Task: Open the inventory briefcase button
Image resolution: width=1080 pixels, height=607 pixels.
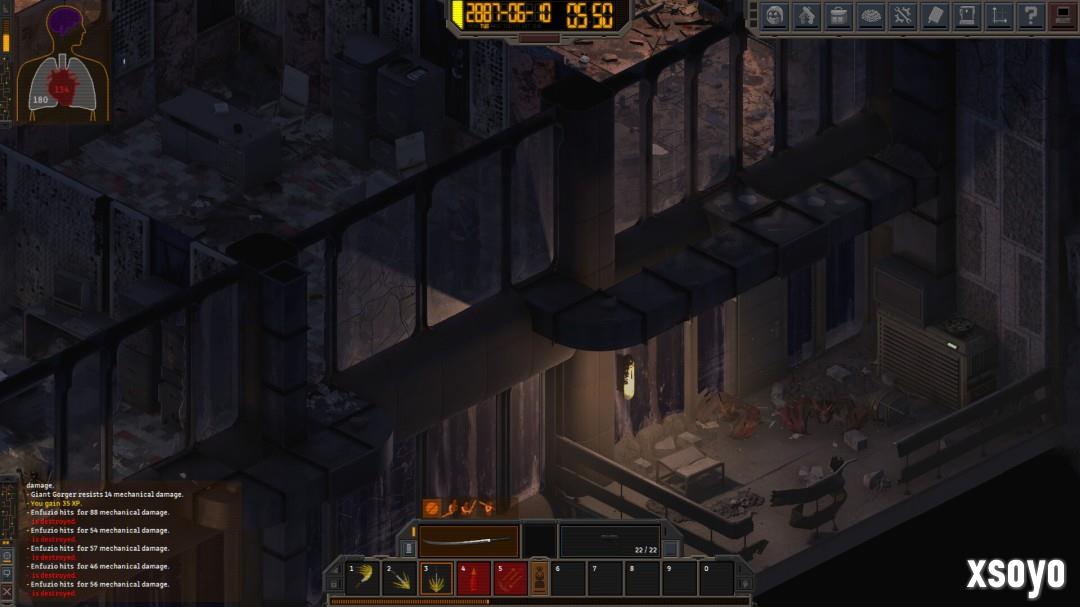Action: [839, 16]
